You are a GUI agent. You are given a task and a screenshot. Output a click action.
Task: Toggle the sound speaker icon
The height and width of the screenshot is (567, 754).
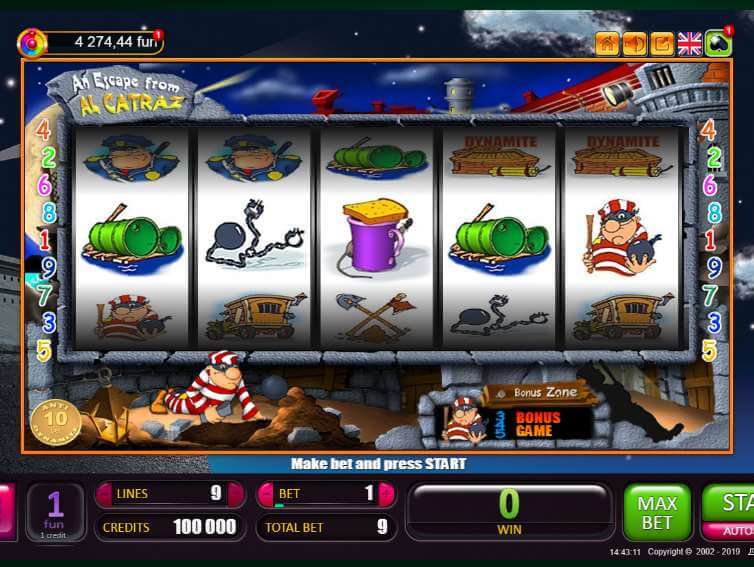click(x=634, y=43)
